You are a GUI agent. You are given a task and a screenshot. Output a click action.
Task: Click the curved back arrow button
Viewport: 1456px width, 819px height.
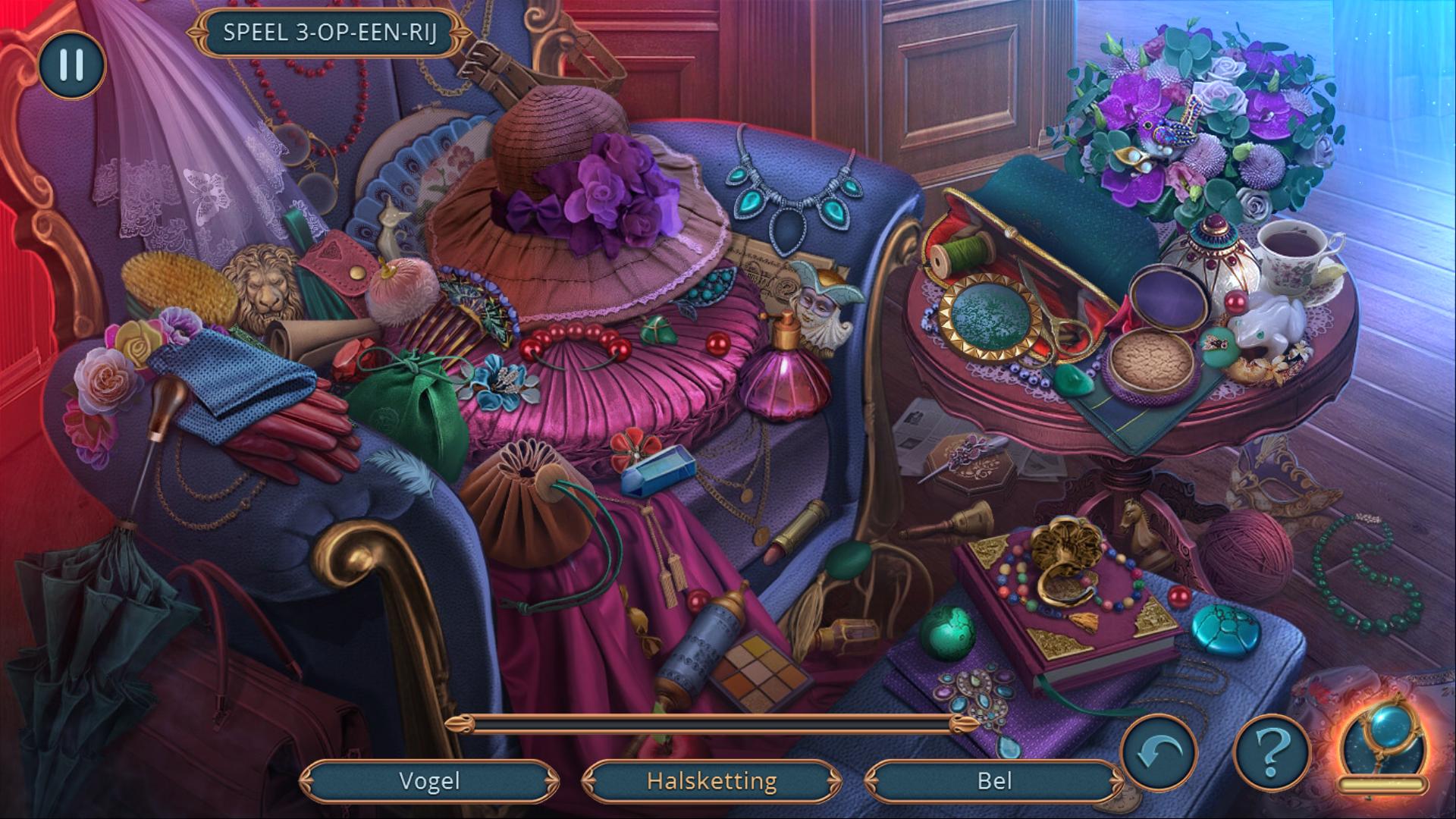coord(1158,752)
